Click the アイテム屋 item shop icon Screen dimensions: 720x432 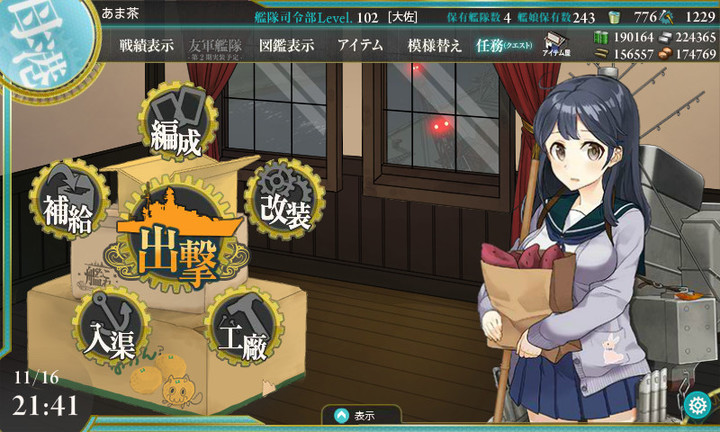click(x=557, y=44)
